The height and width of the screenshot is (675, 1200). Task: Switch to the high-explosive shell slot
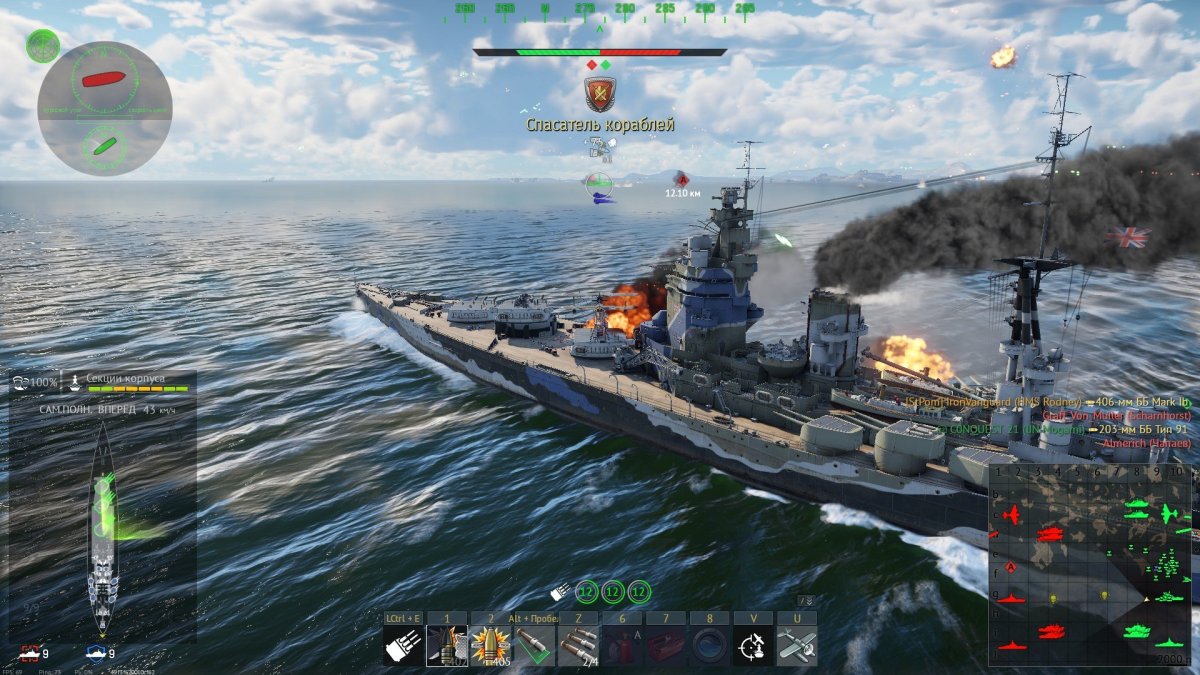point(490,646)
